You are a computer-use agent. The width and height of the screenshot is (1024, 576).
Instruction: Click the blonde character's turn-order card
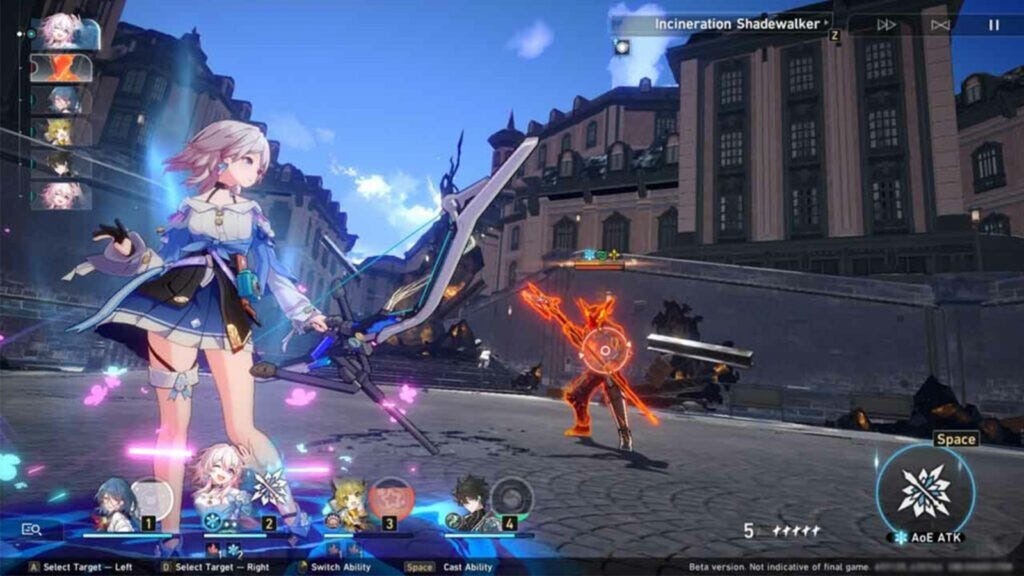(62, 131)
